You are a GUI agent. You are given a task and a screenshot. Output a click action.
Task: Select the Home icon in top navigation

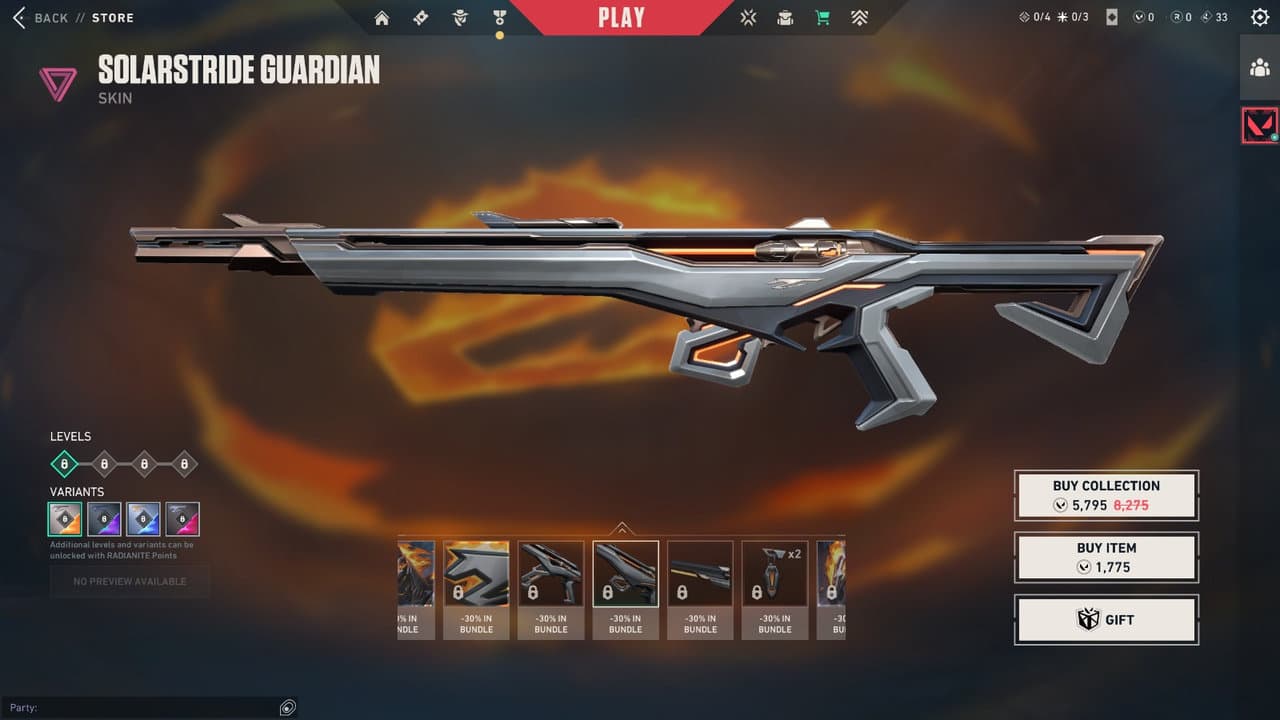click(381, 17)
